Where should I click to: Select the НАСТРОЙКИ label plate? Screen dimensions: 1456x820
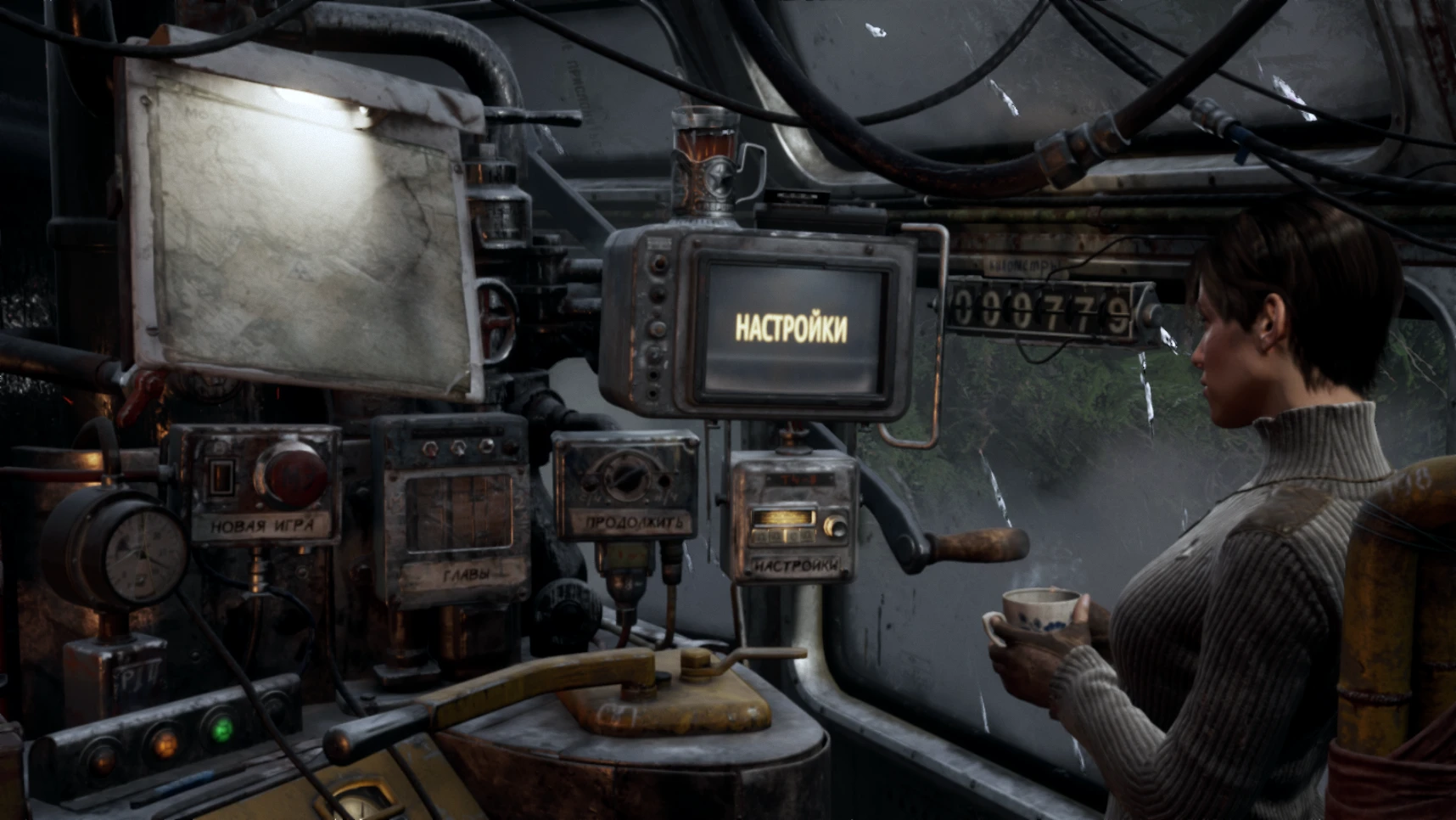796,562
